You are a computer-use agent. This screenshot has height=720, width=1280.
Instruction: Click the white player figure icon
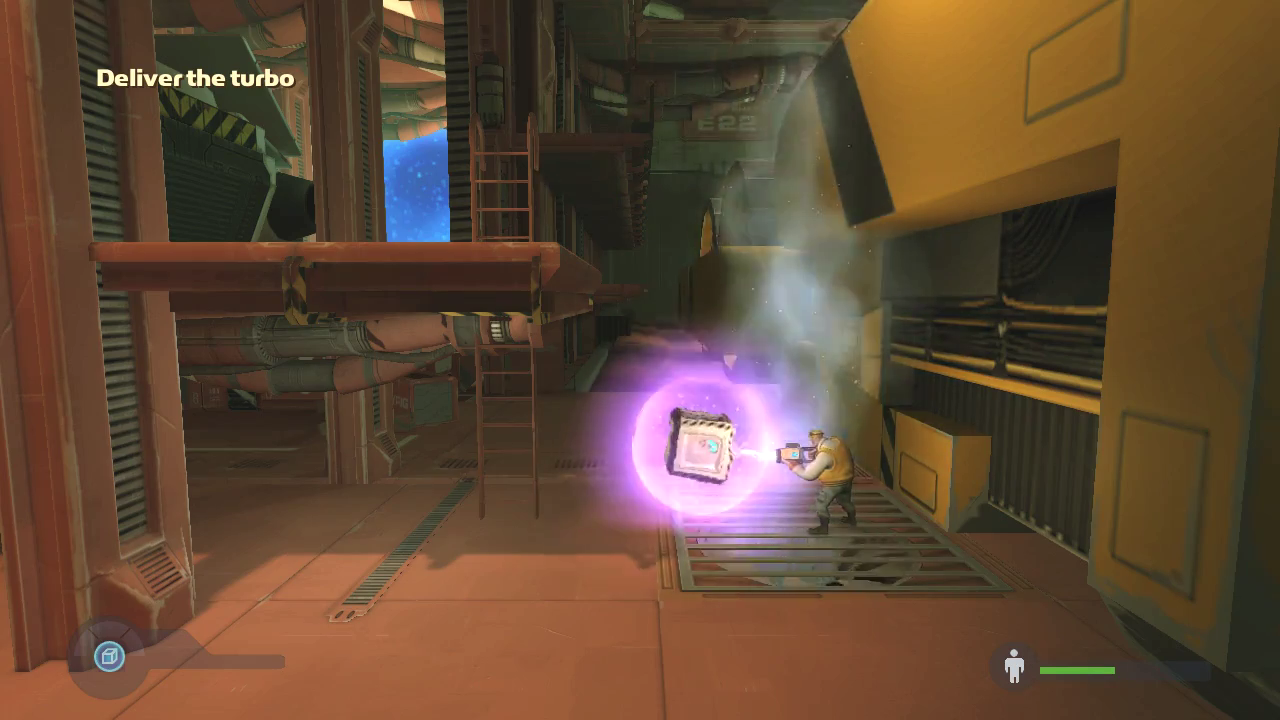1014,666
